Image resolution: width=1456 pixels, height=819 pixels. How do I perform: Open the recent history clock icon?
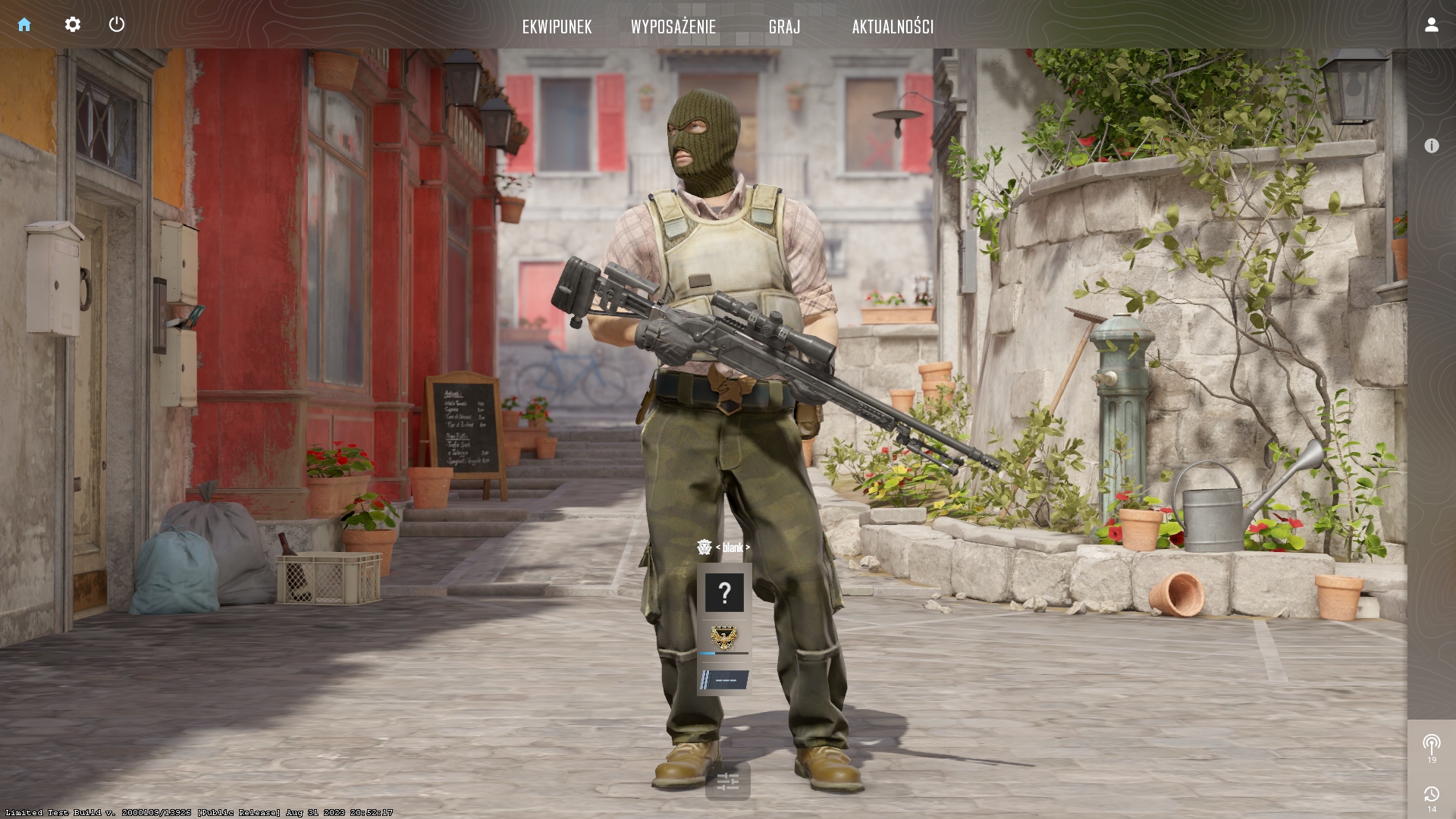[1431, 795]
